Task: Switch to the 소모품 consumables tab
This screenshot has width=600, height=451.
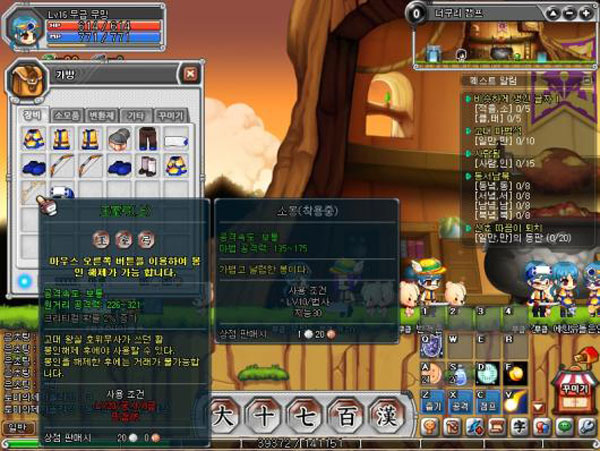Action: point(67,116)
